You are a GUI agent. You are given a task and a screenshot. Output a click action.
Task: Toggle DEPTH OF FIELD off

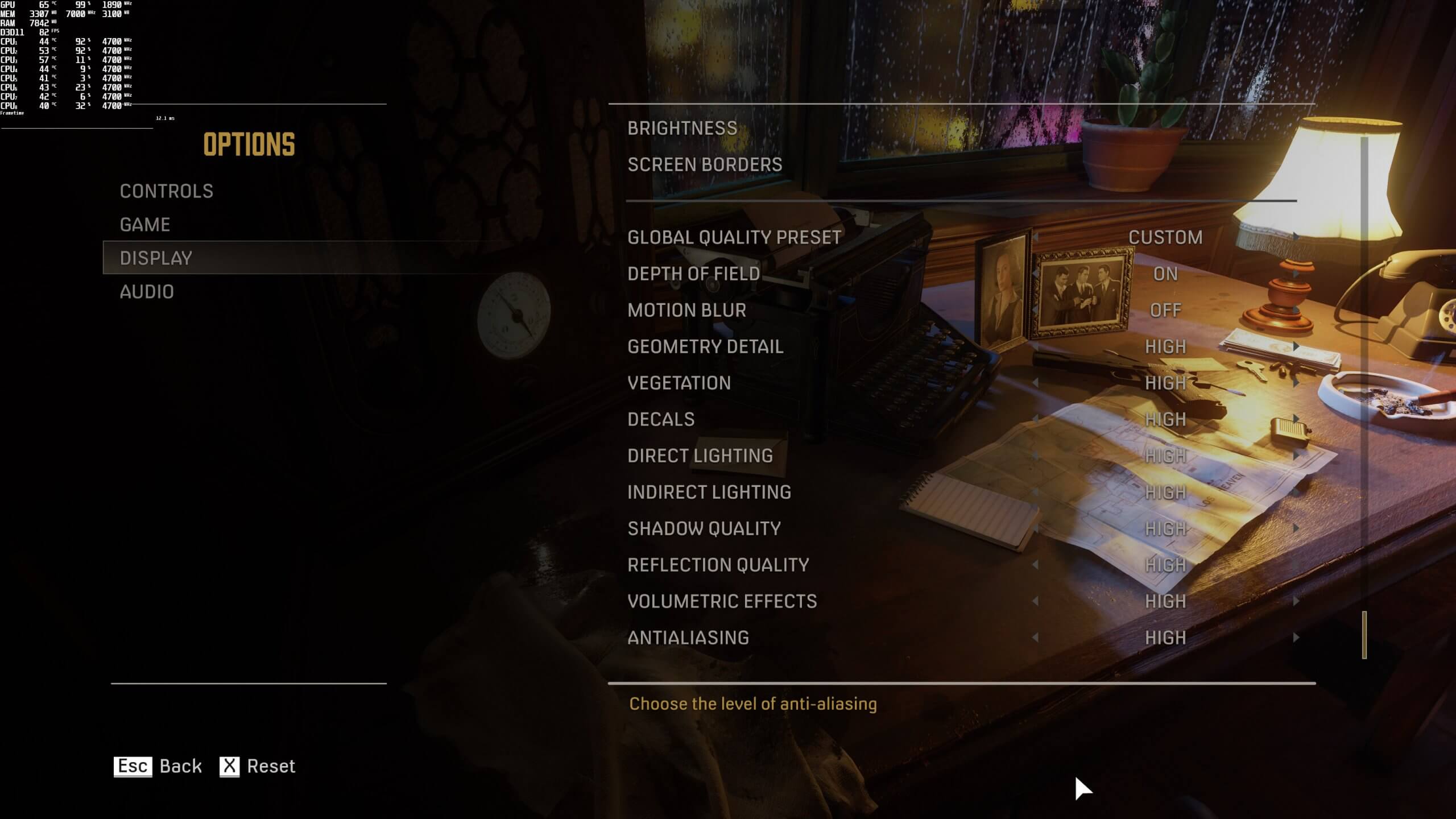coord(1164,274)
